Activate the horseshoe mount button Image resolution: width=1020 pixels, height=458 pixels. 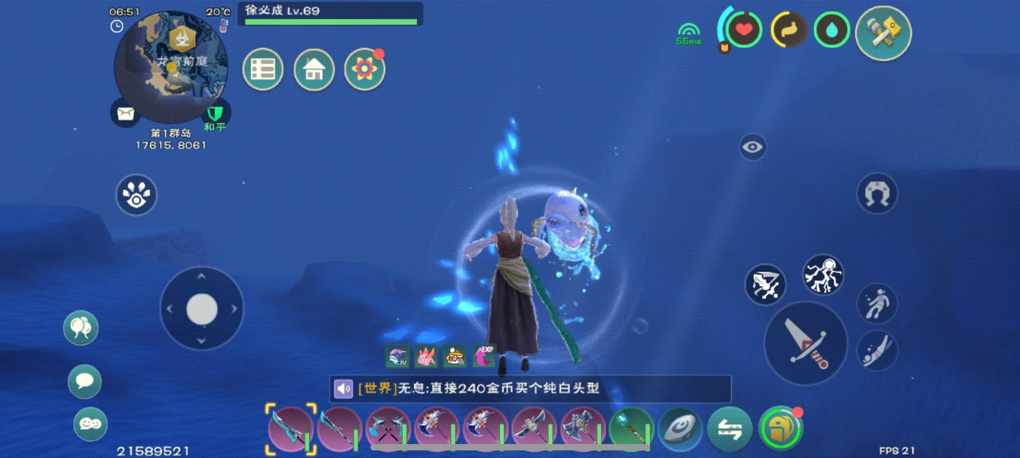click(877, 193)
